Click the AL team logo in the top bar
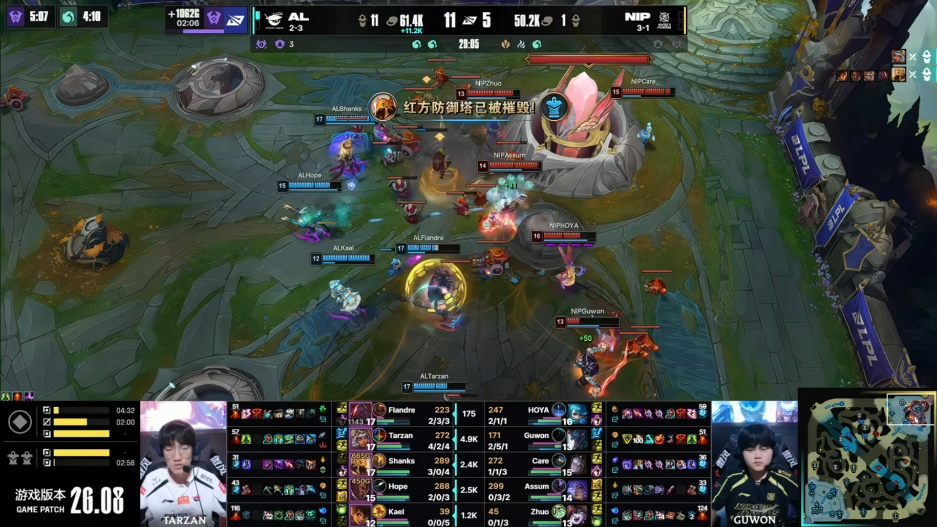Screen dimensions: 937x527 [x=271, y=18]
